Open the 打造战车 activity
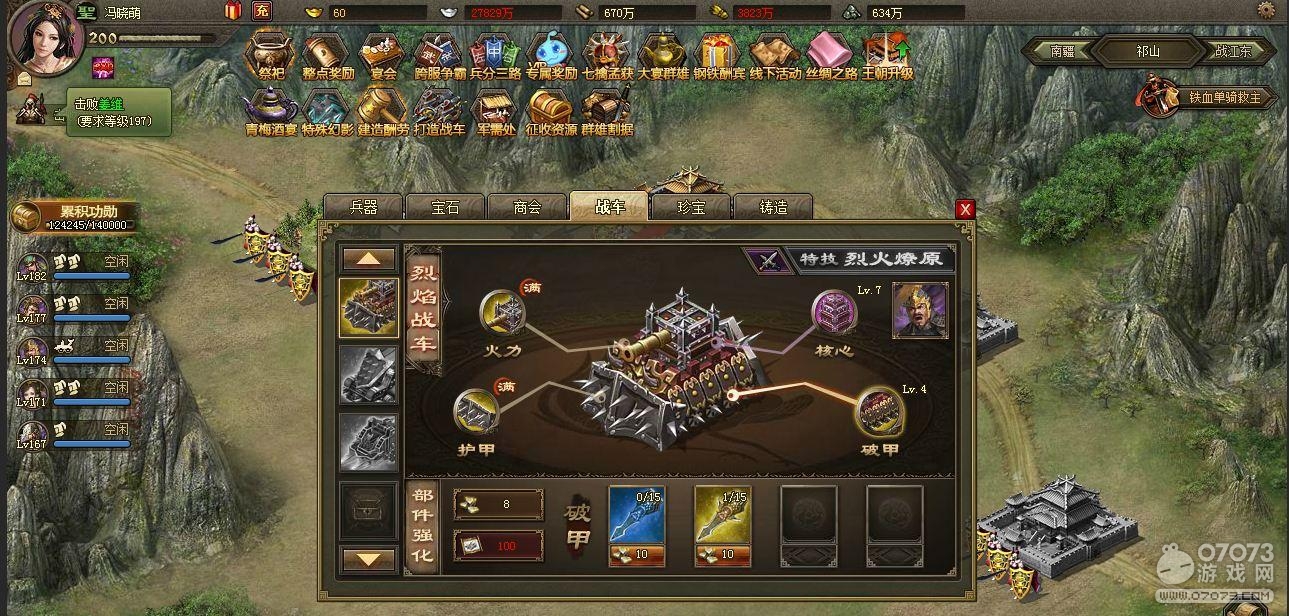Screen dimensions: 1289x616 (x=439, y=111)
